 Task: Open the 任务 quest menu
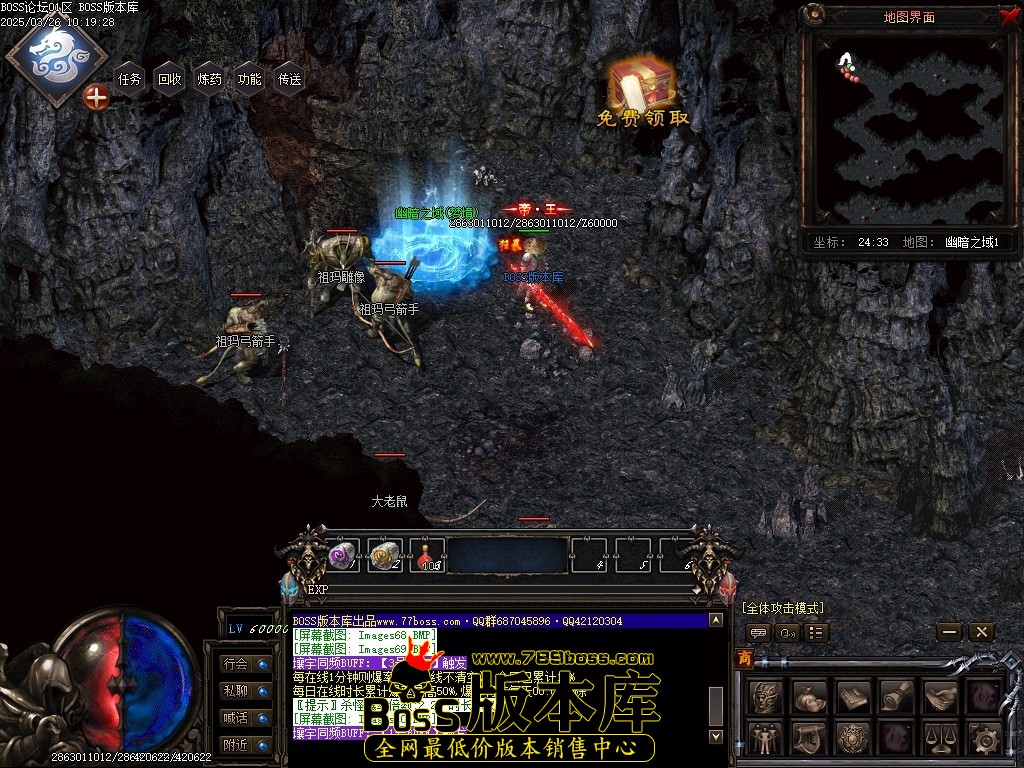[130, 79]
